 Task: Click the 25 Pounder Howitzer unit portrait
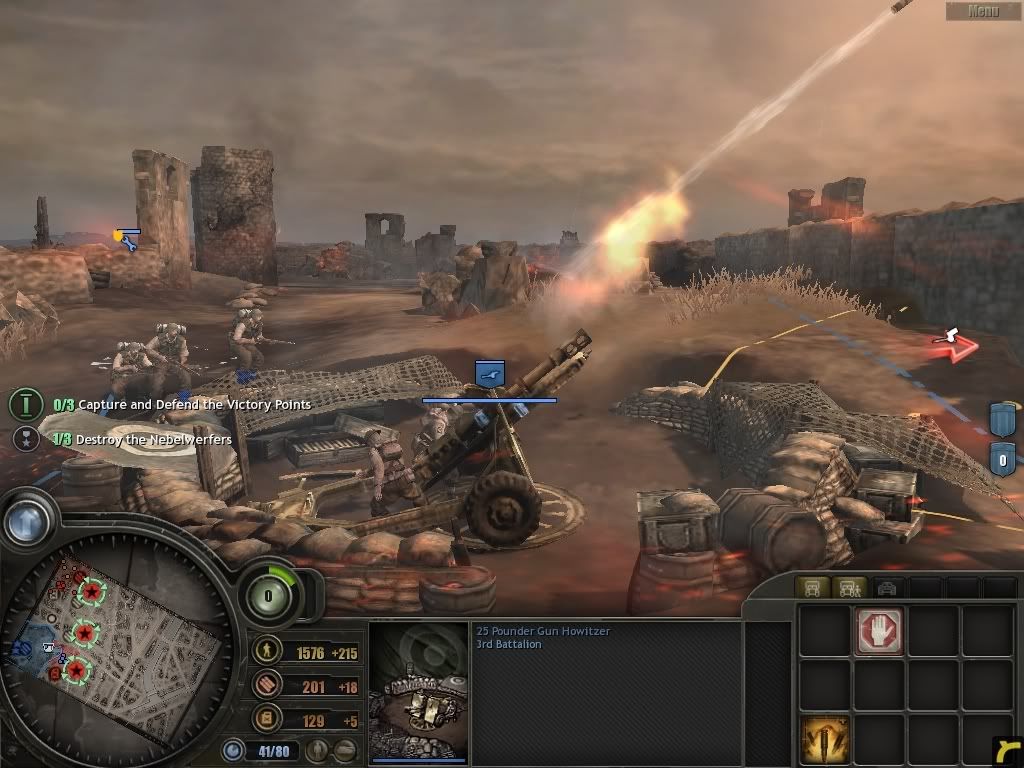[419, 692]
